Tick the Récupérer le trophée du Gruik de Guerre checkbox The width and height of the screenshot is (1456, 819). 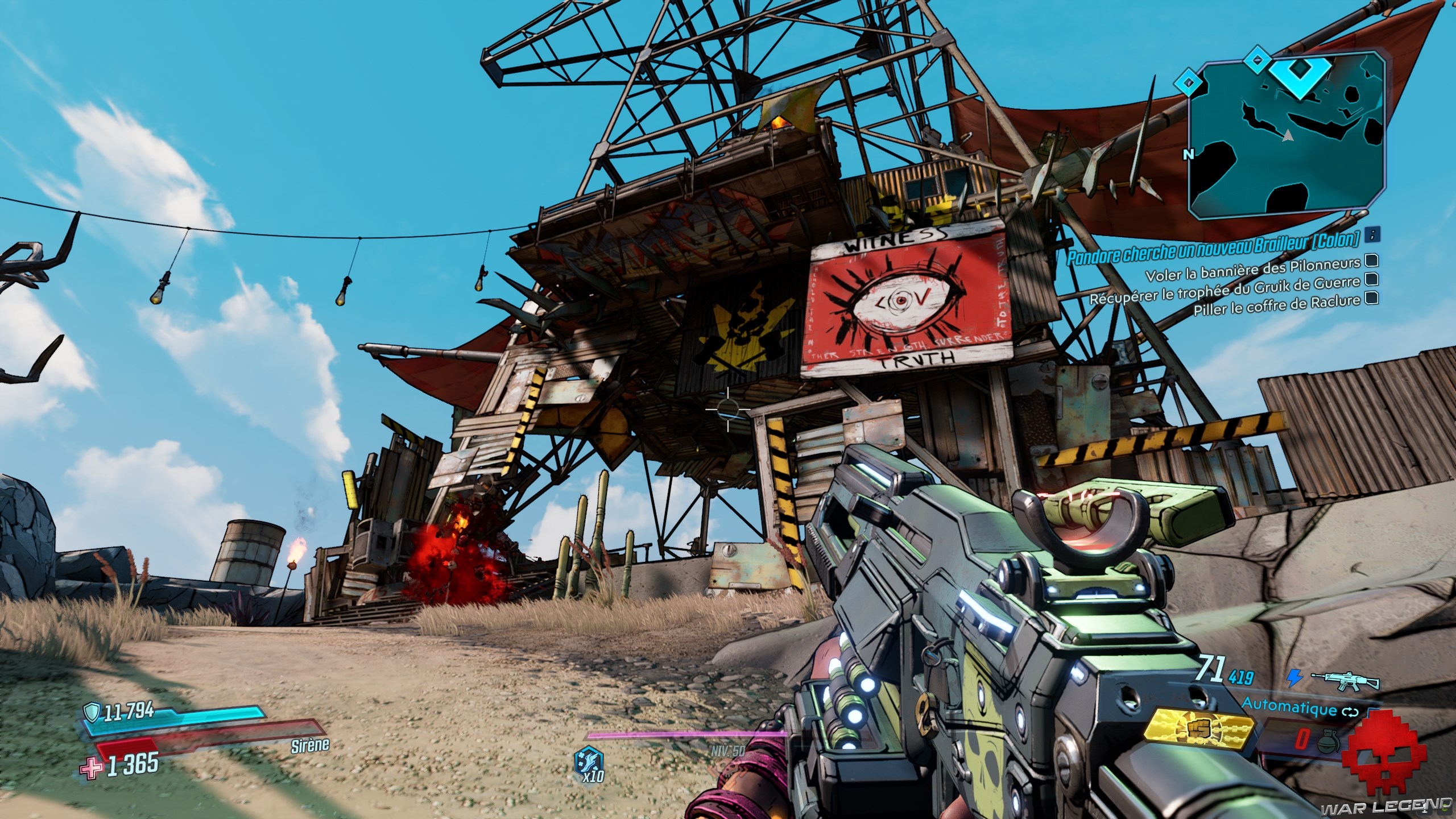[x=1370, y=279]
